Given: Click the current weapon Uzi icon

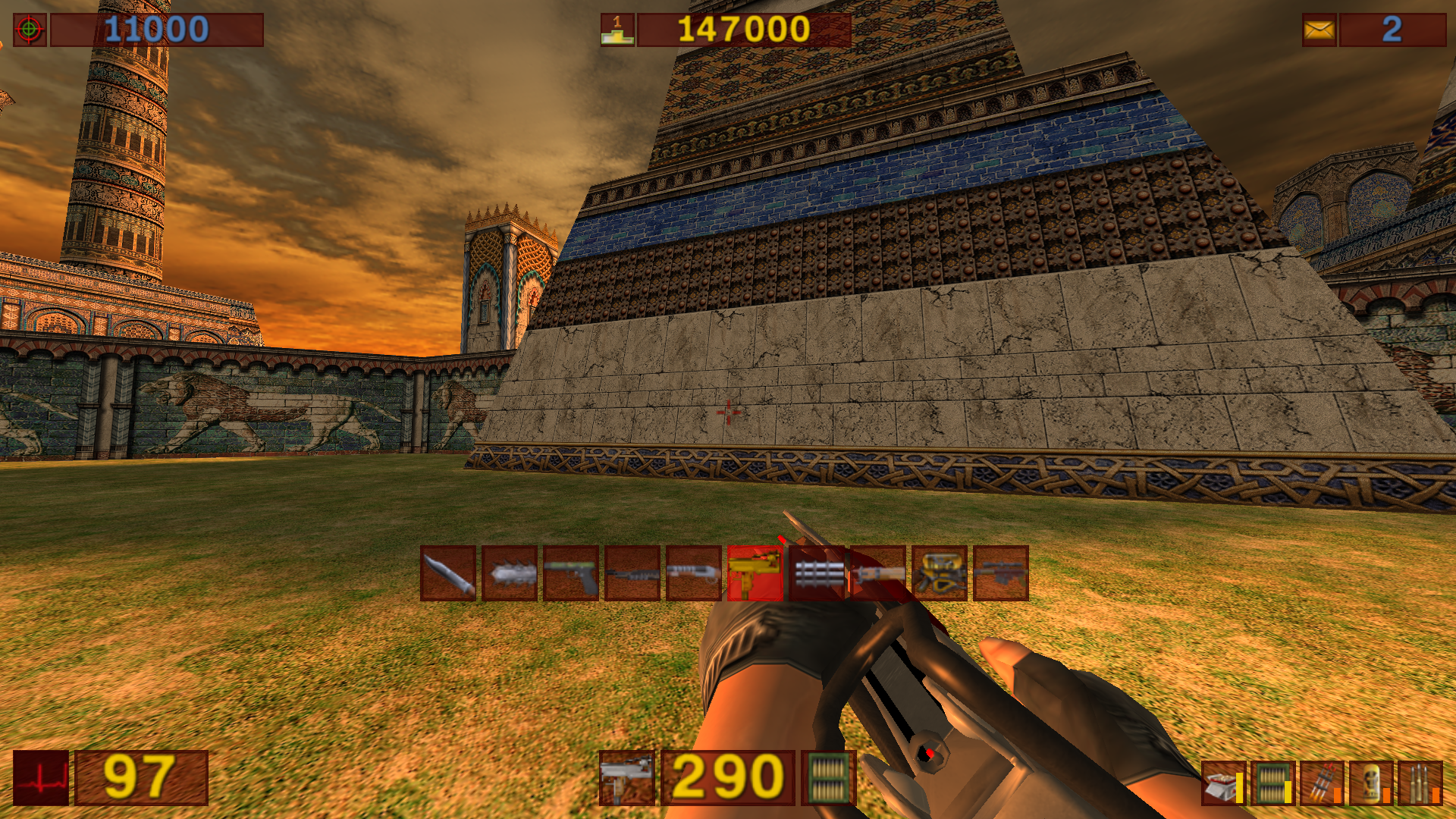Looking at the screenshot, I should point(626,778).
